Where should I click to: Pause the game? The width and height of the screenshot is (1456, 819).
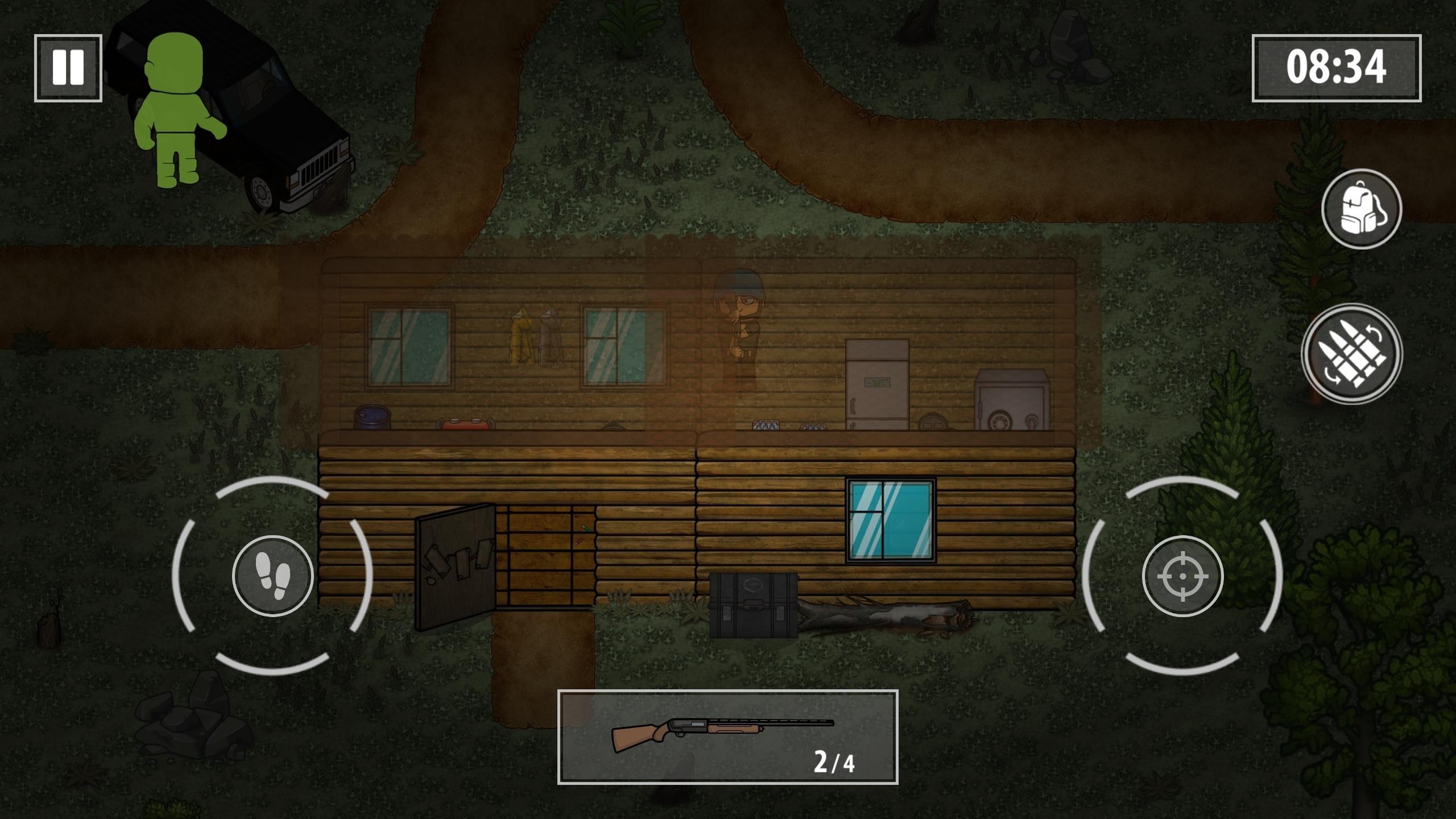click(x=68, y=68)
